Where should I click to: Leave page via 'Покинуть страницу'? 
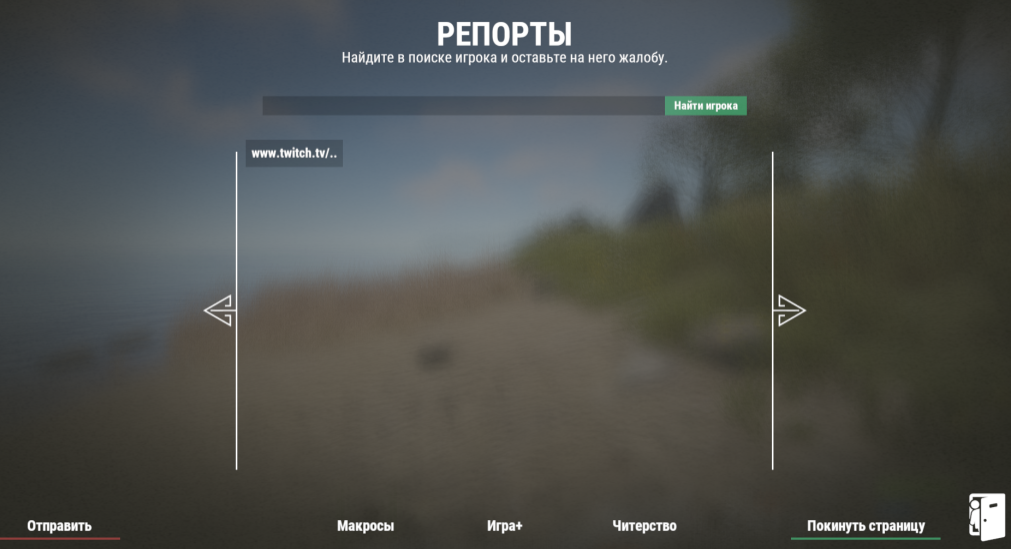[x=866, y=526]
